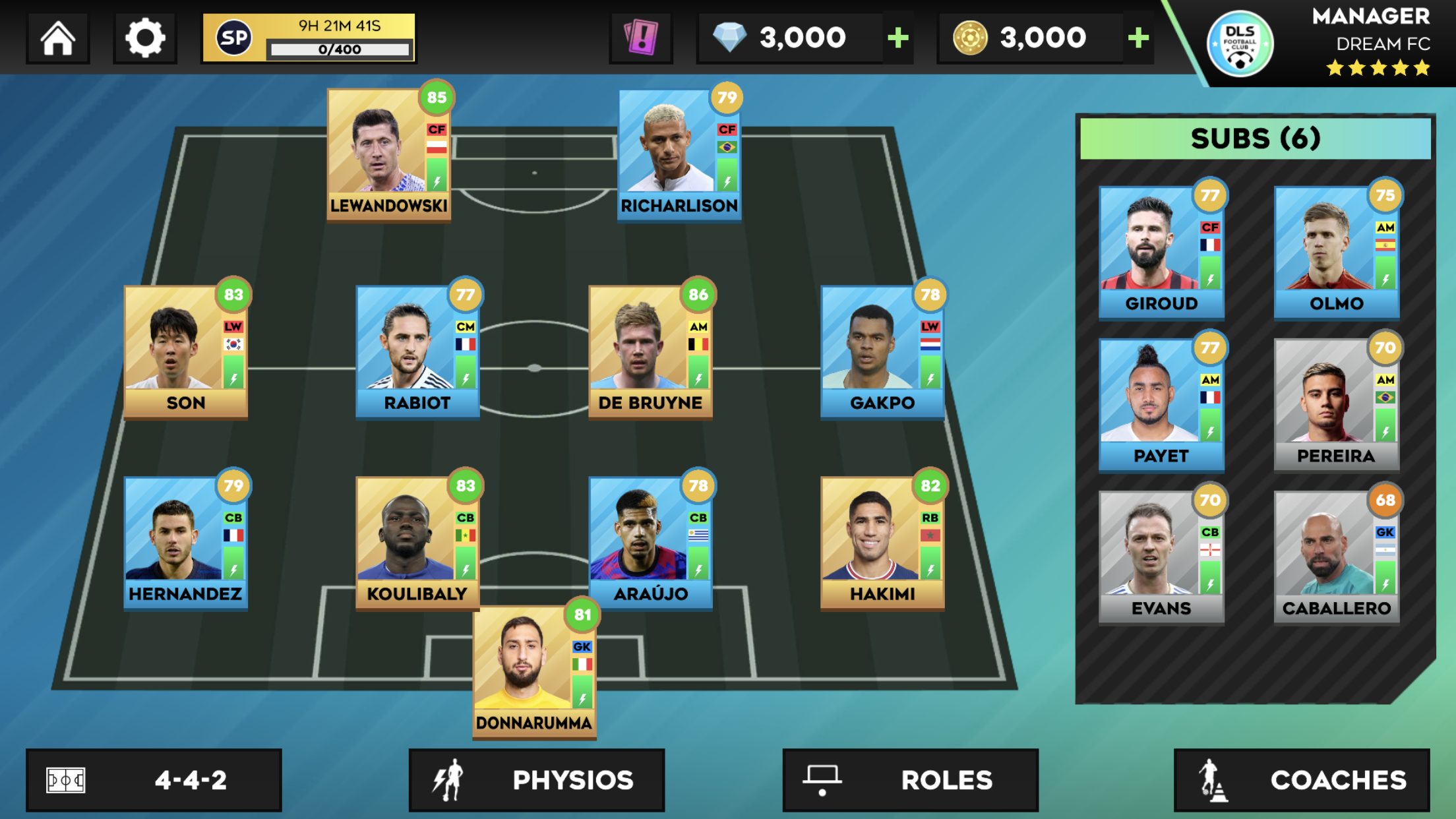Select striker Lewandowski
1456x819 pixels.
tap(388, 150)
